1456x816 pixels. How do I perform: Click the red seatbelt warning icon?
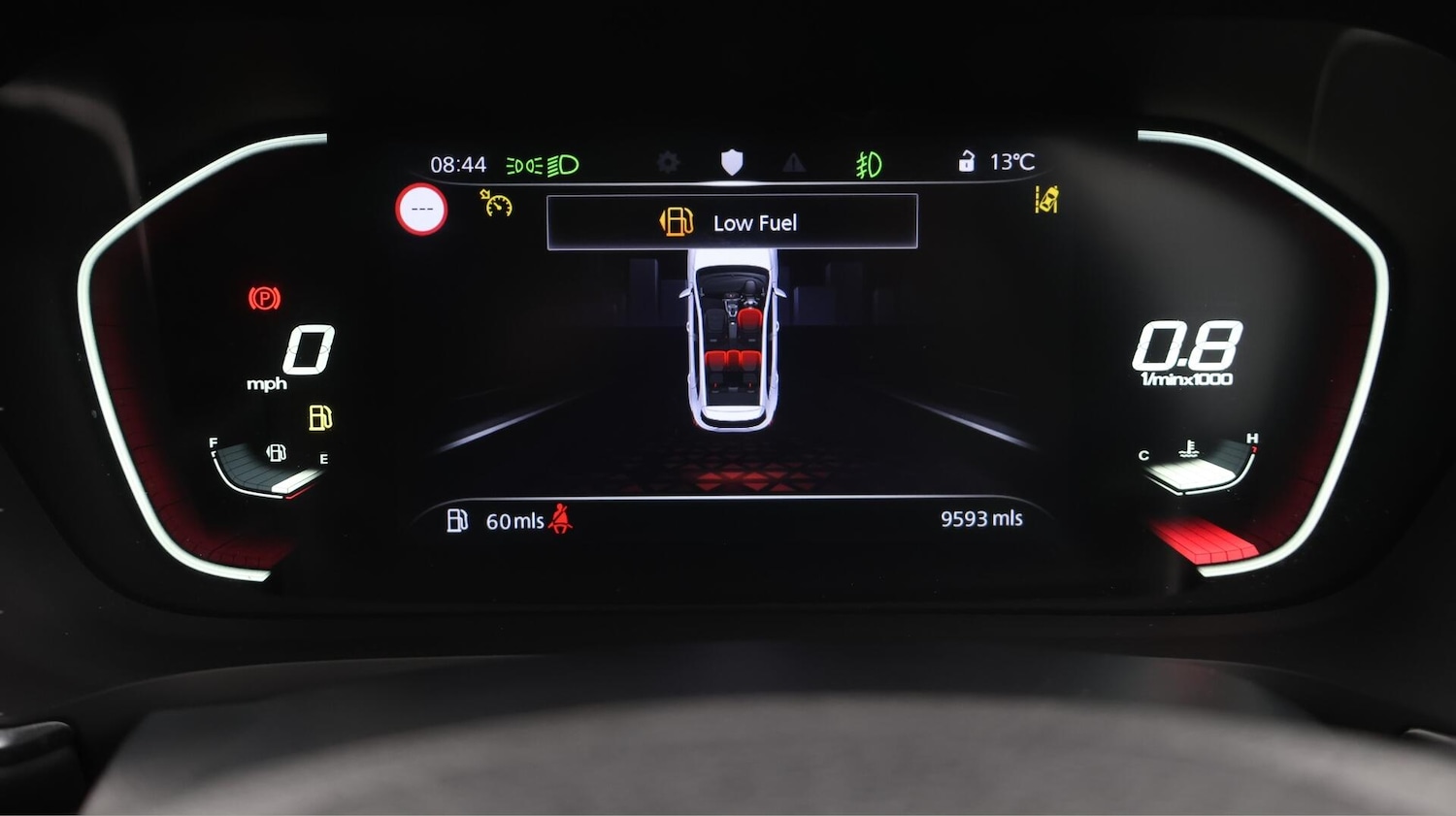point(560,519)
